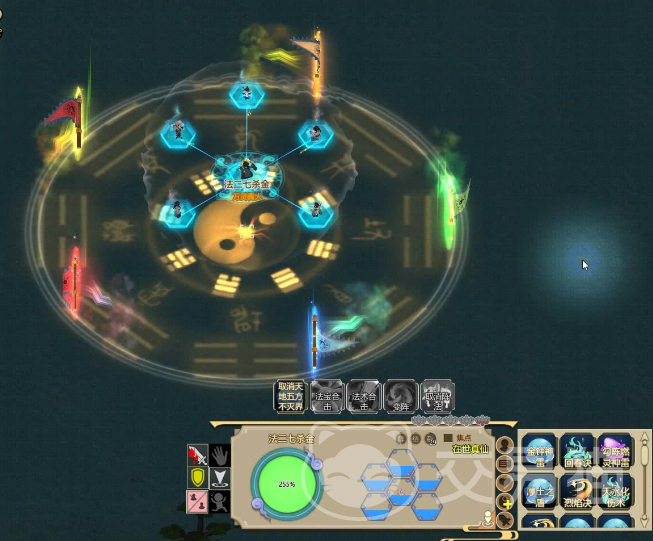Activate the 法宝合击 combo skill
This screenshot has height=541, width=653.
[327, 396]
